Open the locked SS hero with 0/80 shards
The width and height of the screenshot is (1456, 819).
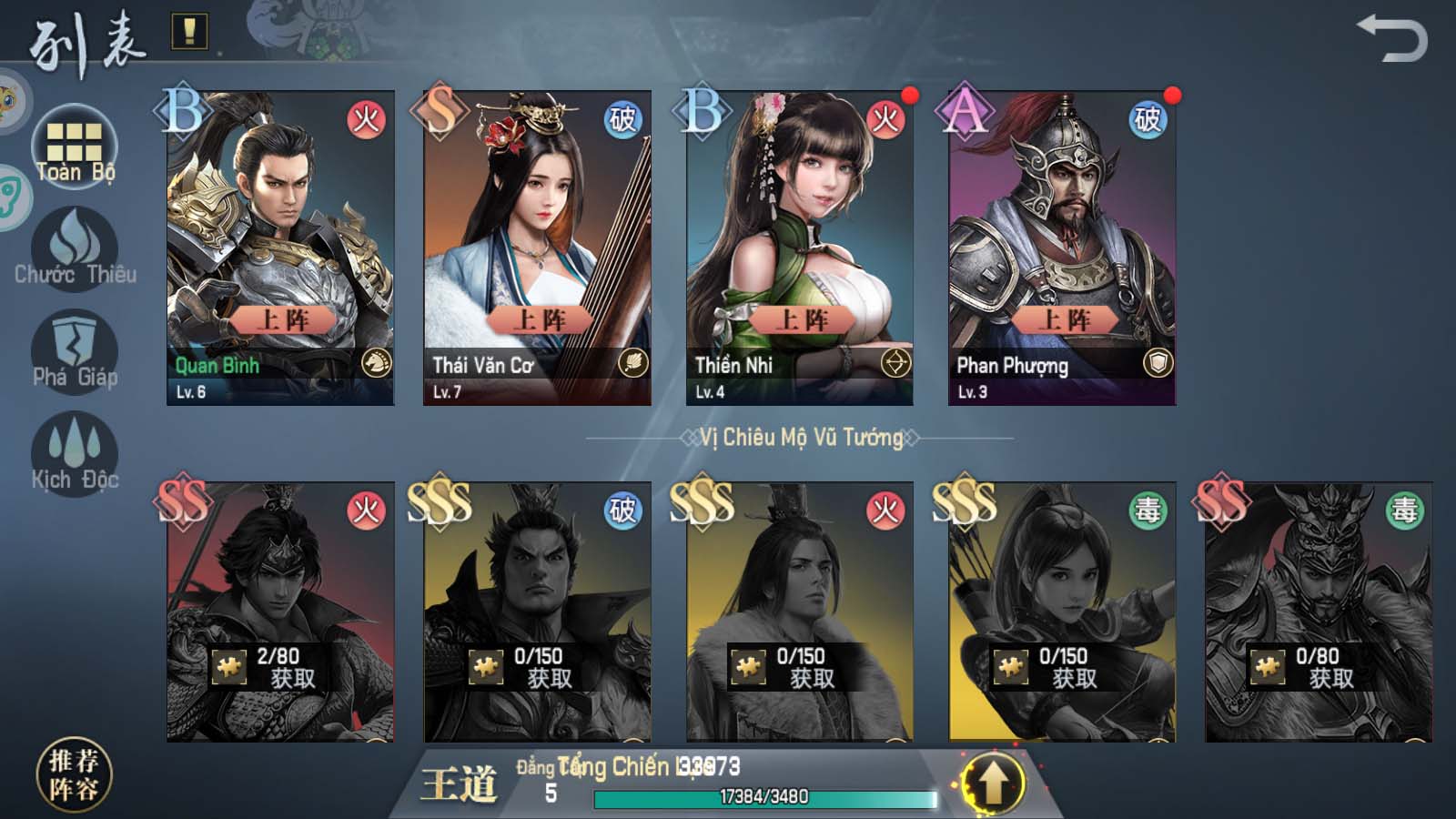1318,612
